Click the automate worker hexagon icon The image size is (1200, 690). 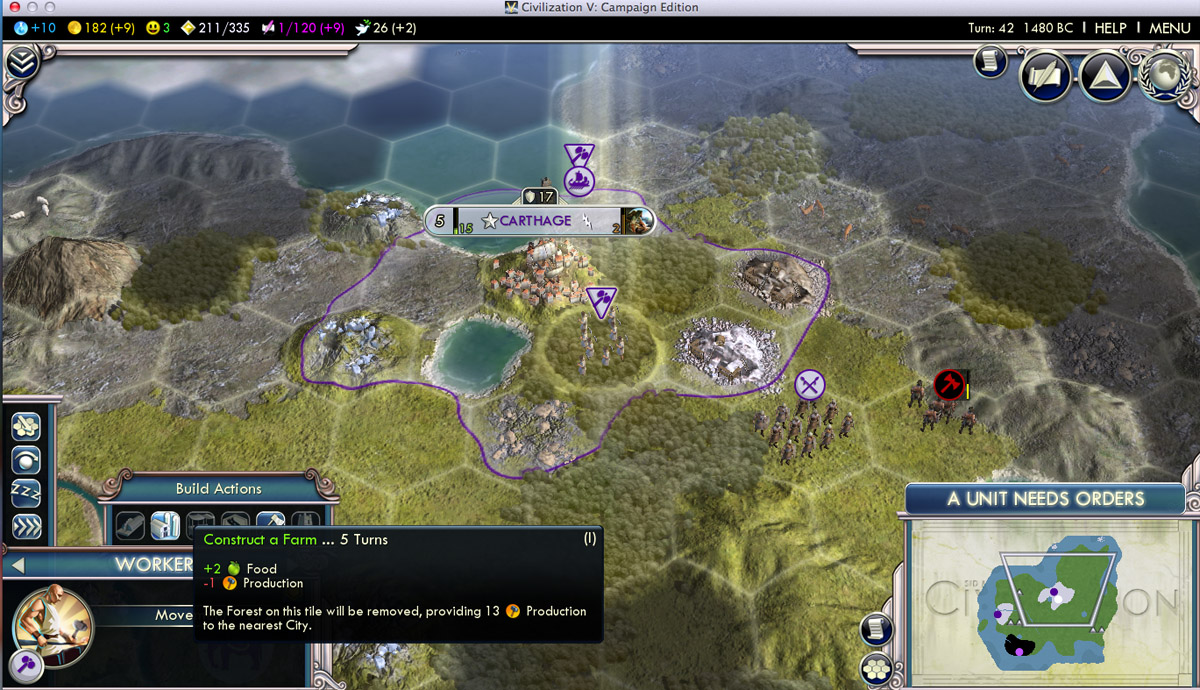click(26, 426)
